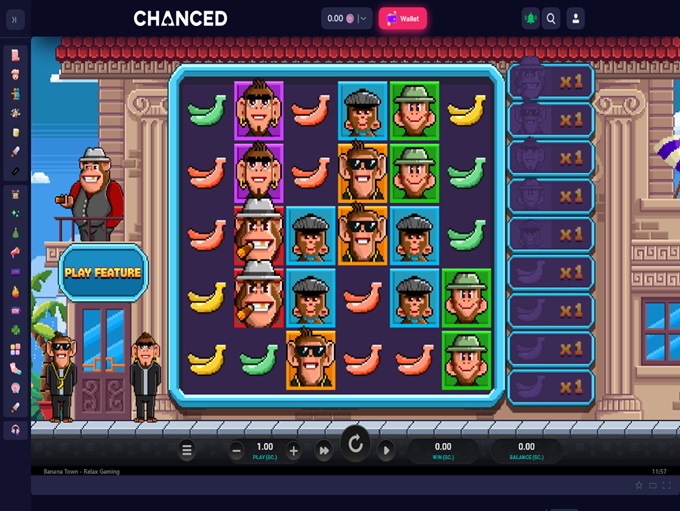This screenshot has width=680, height=511.
Task: Expand the coin balance dropdown
Action: 363,18
